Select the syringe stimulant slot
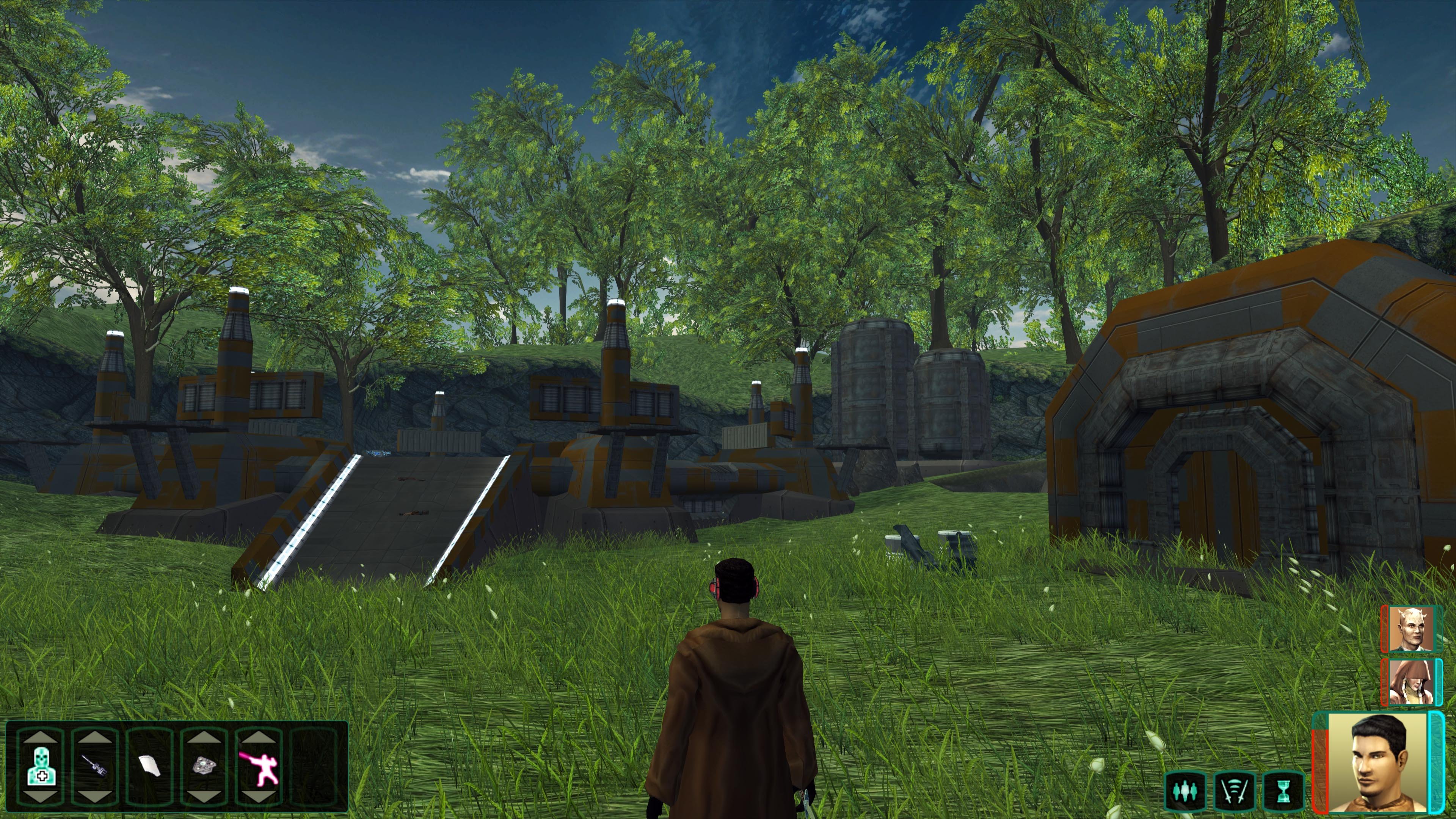This screenshot has height=819, width=1456. [x=94, y=767]
